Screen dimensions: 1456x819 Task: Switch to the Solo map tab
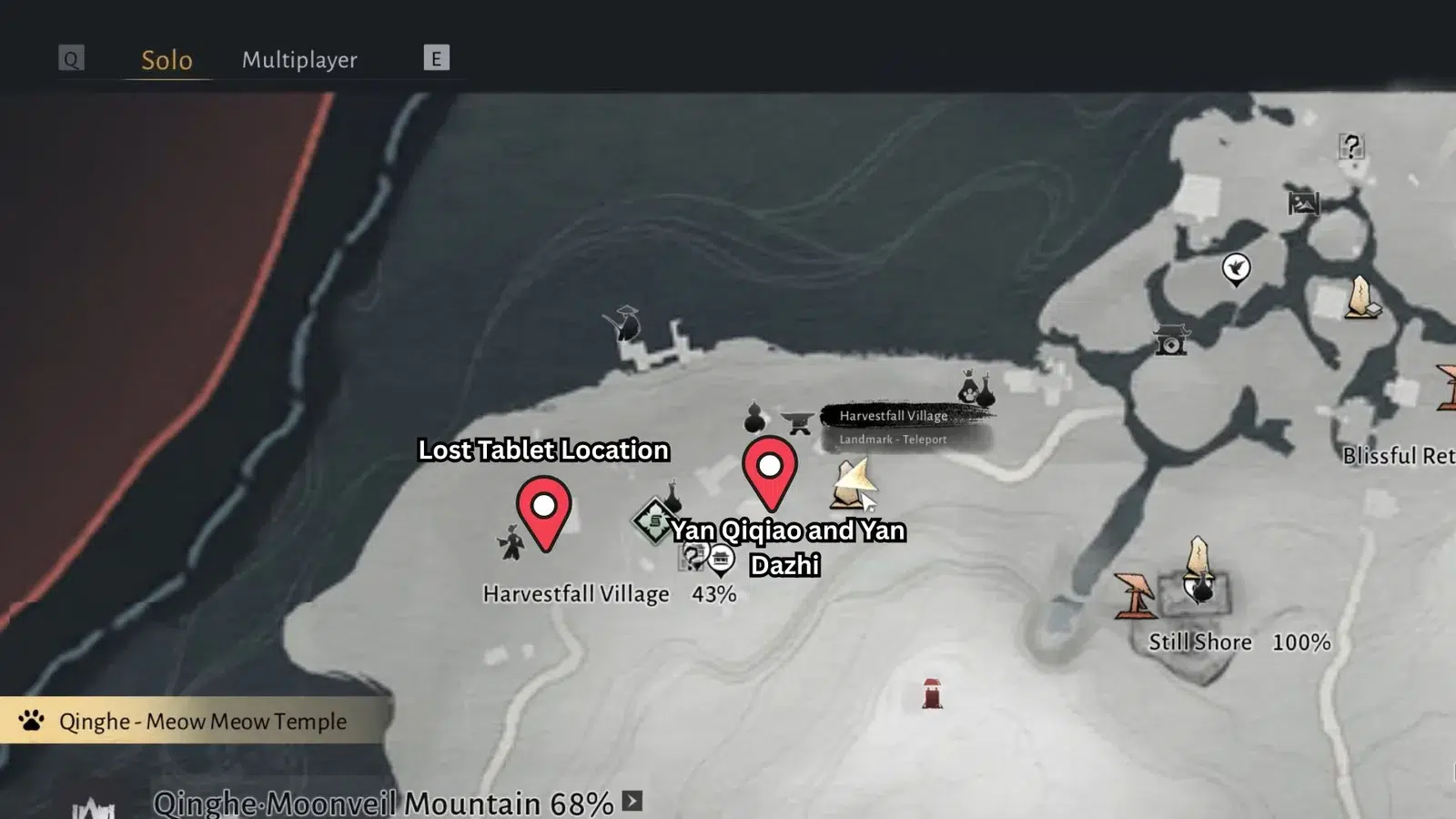point(167,60)
